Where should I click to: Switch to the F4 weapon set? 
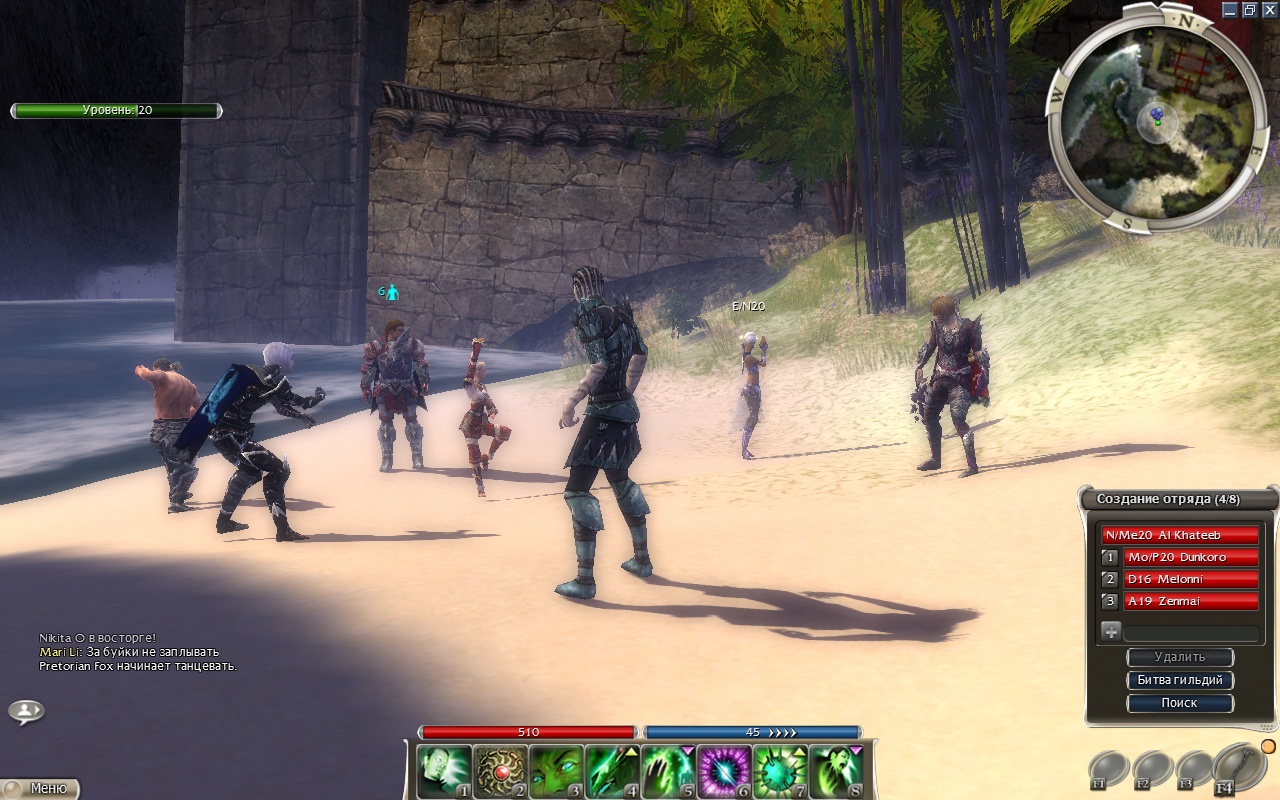[1238, 770]
